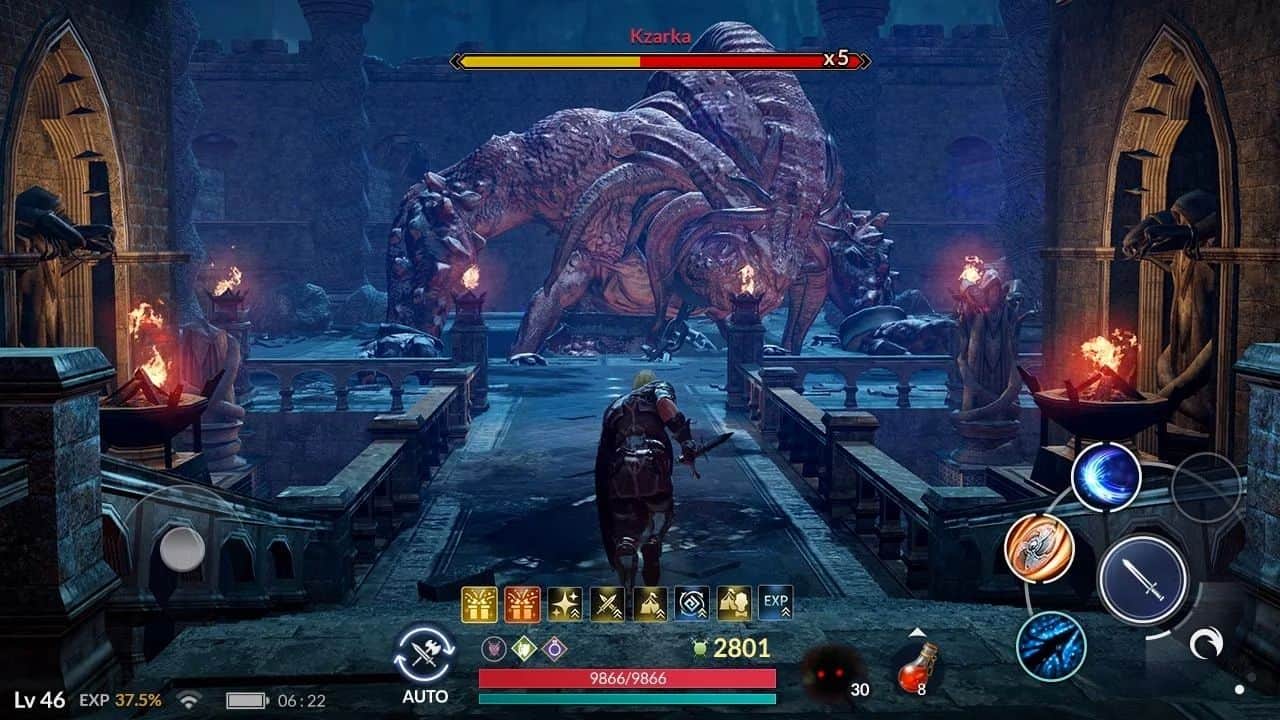The height and width of the screenshot is (720, 1280).
Task: Use the sword basic attack button
Action: click(1142, 580)
